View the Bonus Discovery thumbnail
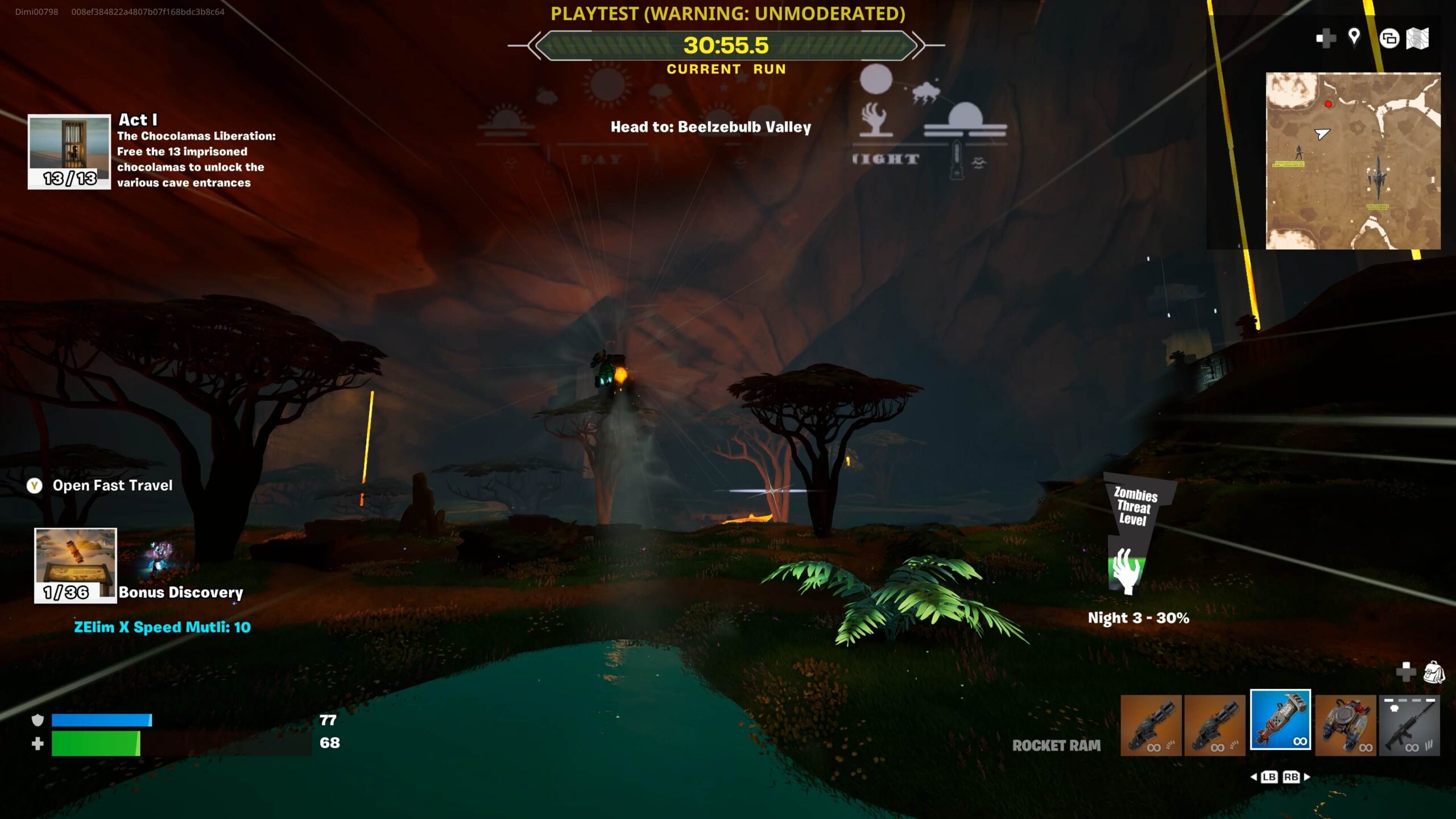Image resolution: width=1456 pixels, height=819 pixels. coord(76,565)
